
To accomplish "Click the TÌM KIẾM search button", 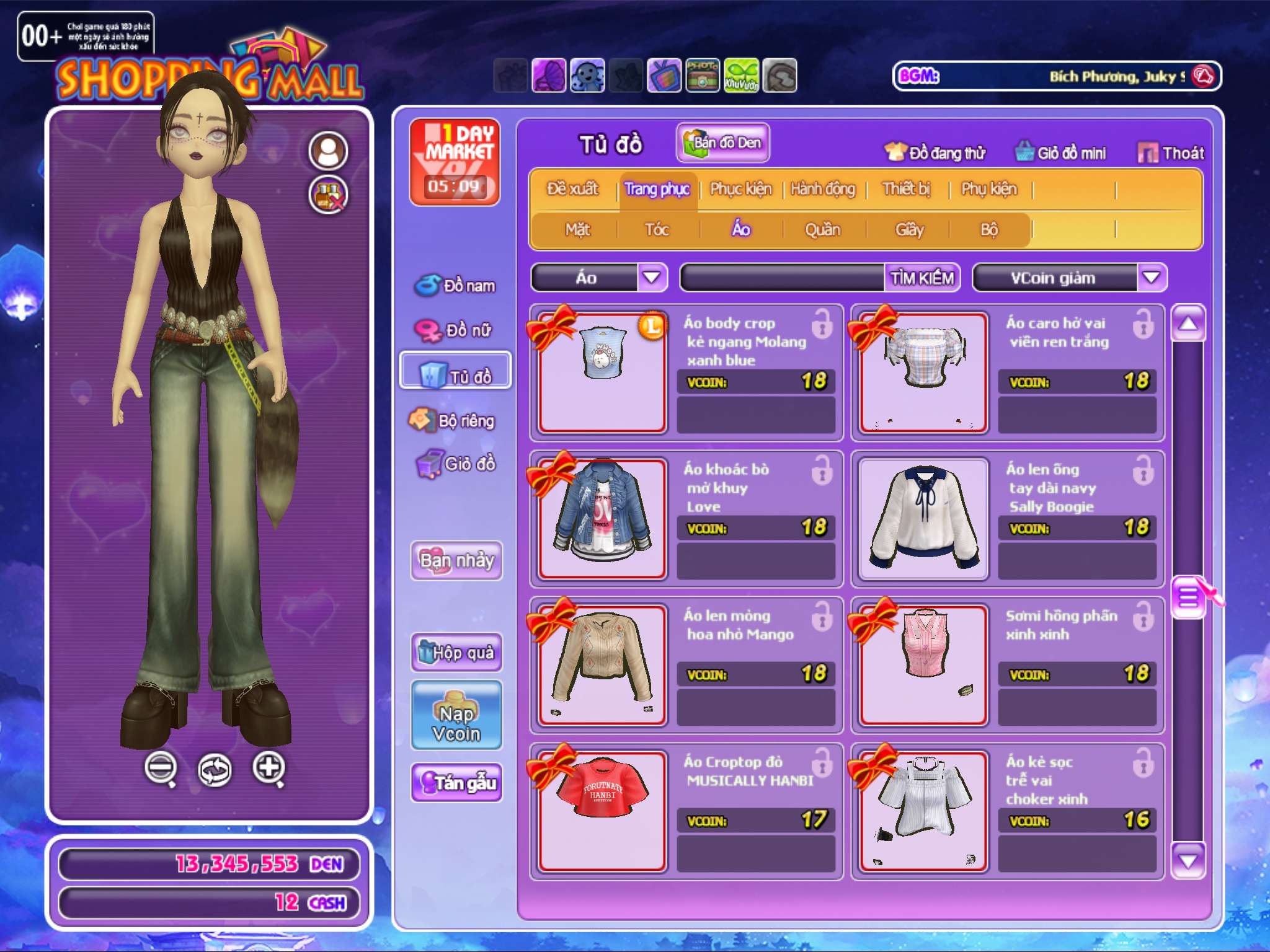I will 922,278.
